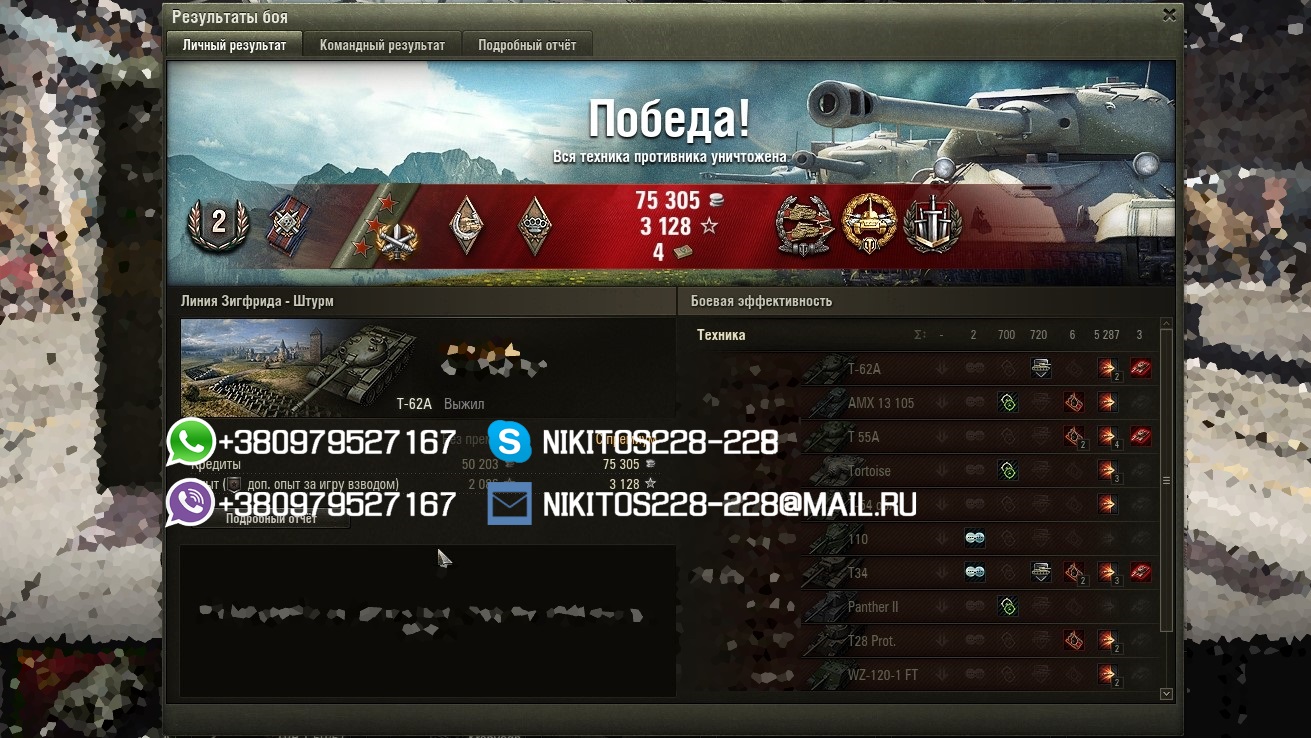Click the Техника column header
The height and width of the screenshot is (738, 1311).
click(721, 335)
